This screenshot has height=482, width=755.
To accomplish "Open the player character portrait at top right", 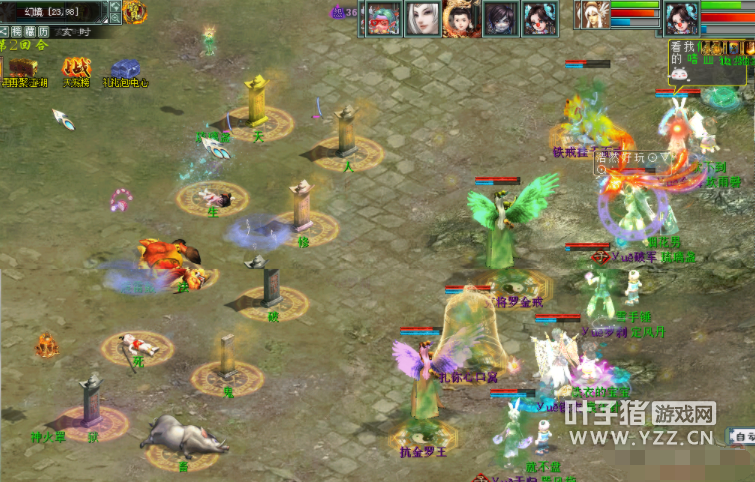I will click(681, 18).
